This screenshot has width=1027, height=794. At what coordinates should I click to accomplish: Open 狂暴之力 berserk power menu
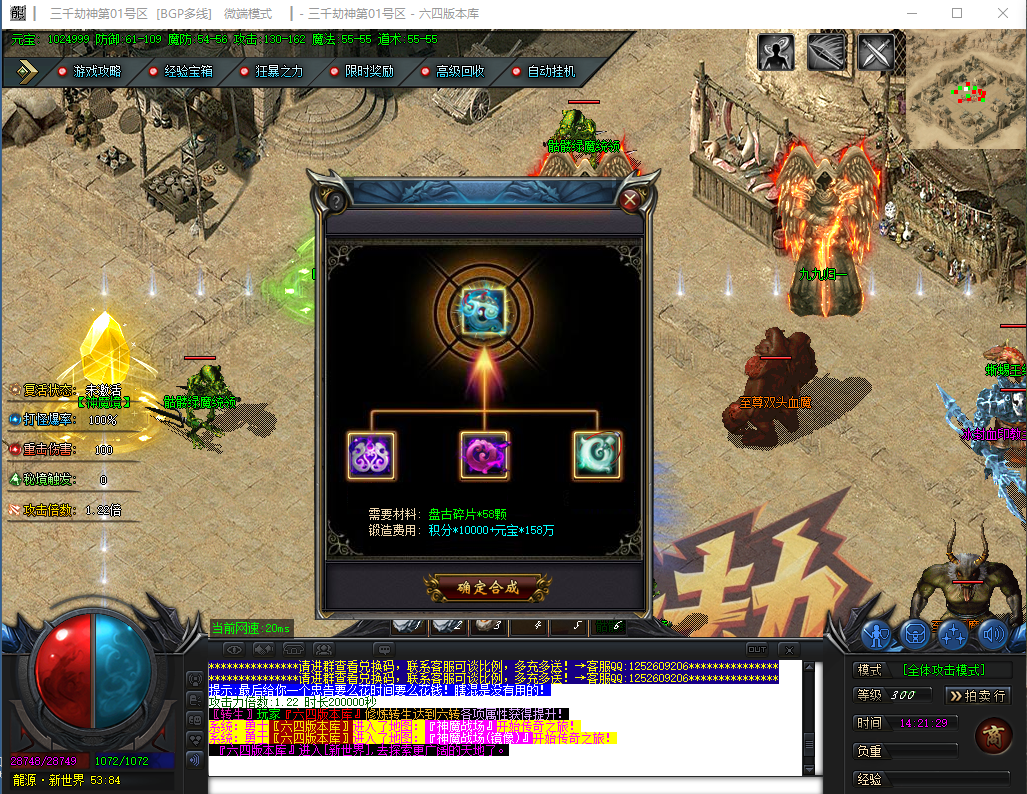point(278,72)
